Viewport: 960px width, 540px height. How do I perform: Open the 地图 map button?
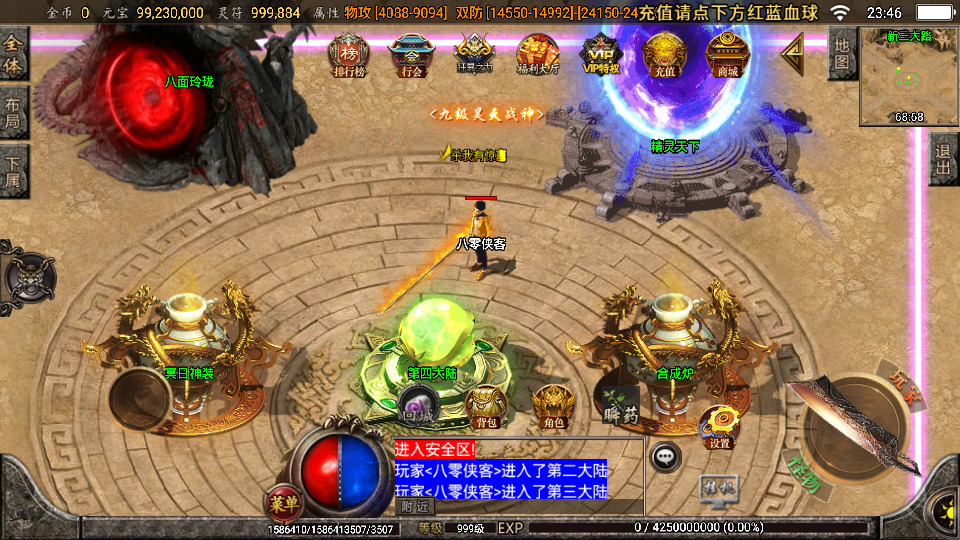pos(842,54)
